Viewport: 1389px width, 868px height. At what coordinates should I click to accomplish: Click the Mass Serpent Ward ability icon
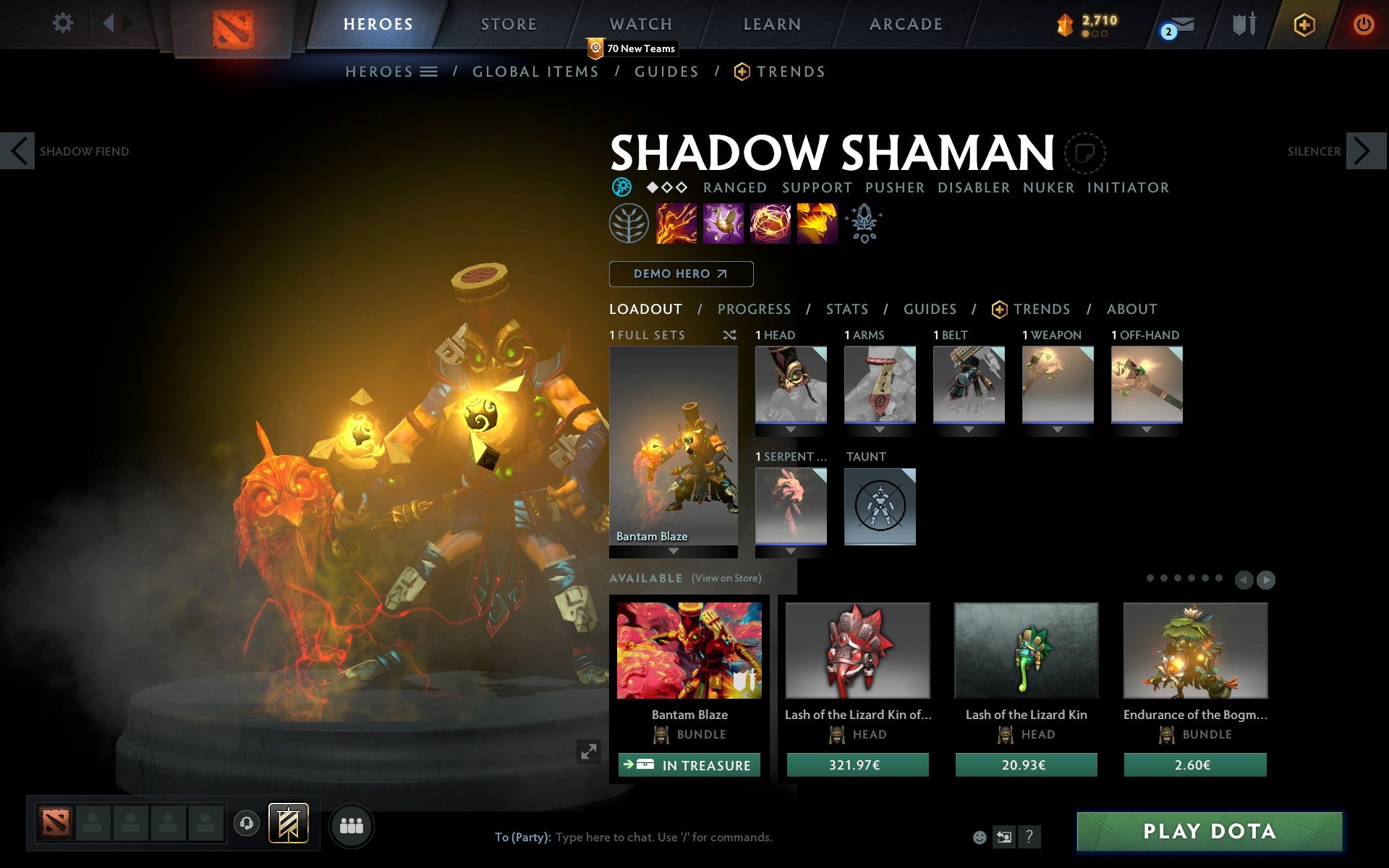pos(817,224)
